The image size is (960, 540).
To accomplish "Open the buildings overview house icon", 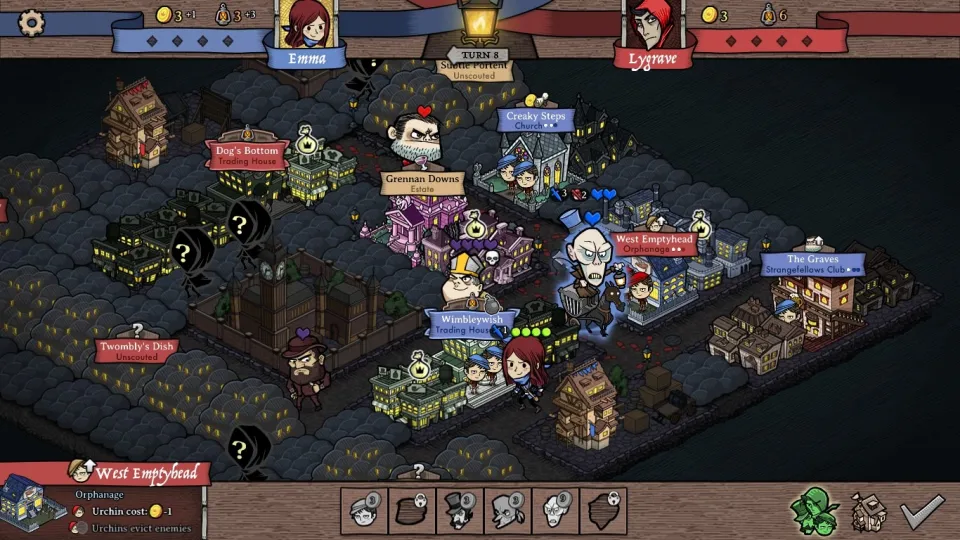I will coord(869,512).
